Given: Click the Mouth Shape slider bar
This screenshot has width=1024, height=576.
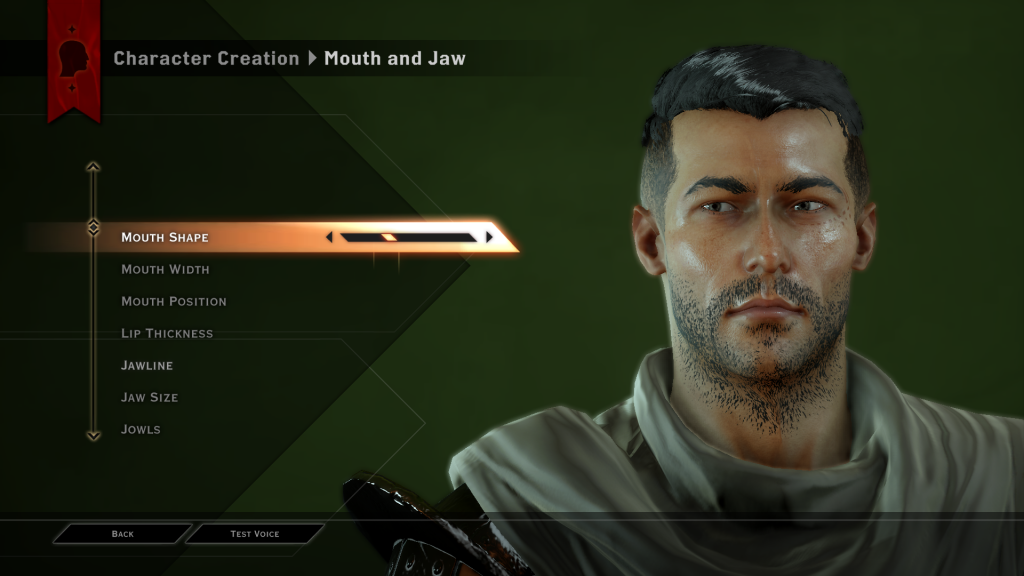Looking at the screenshot, I should [408, 237].
